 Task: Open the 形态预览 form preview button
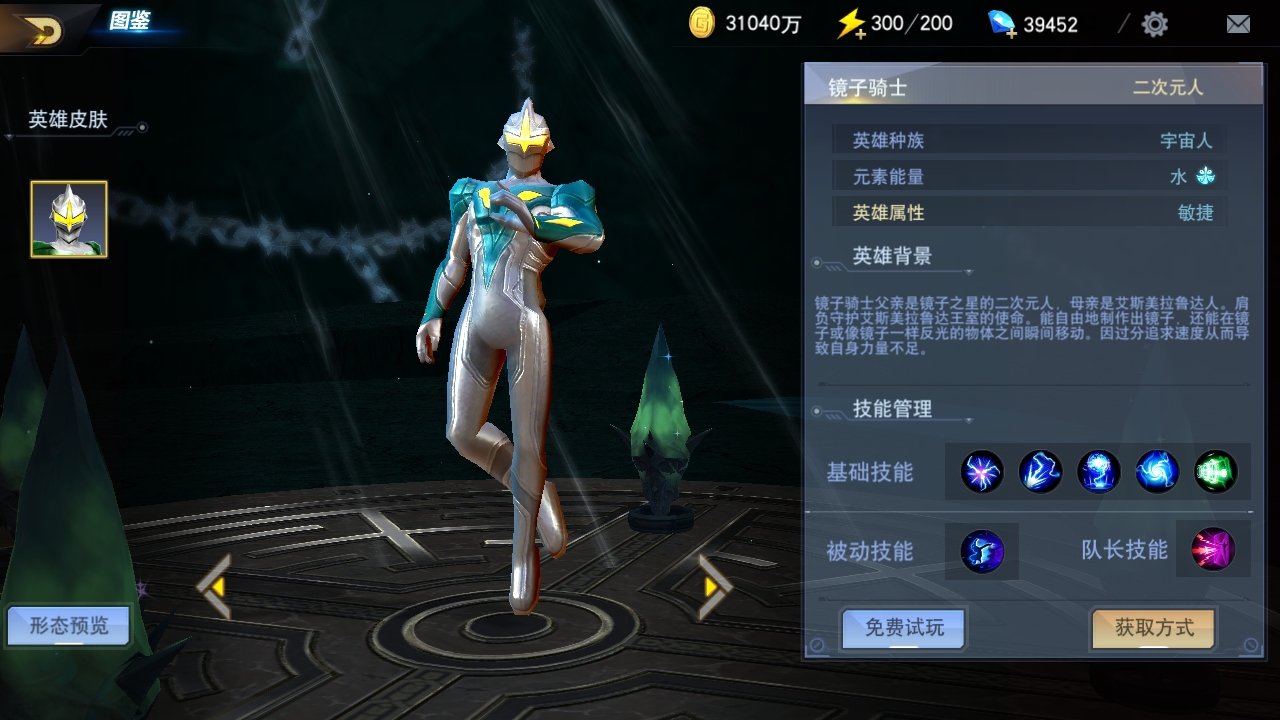(68, 627)
